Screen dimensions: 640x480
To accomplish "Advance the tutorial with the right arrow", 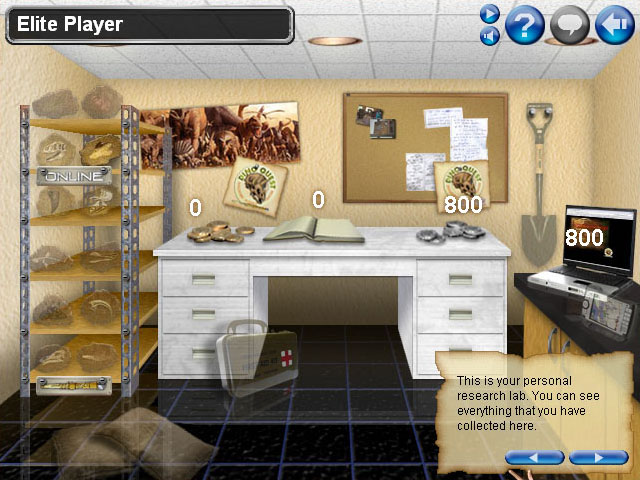I will (598, 457).
